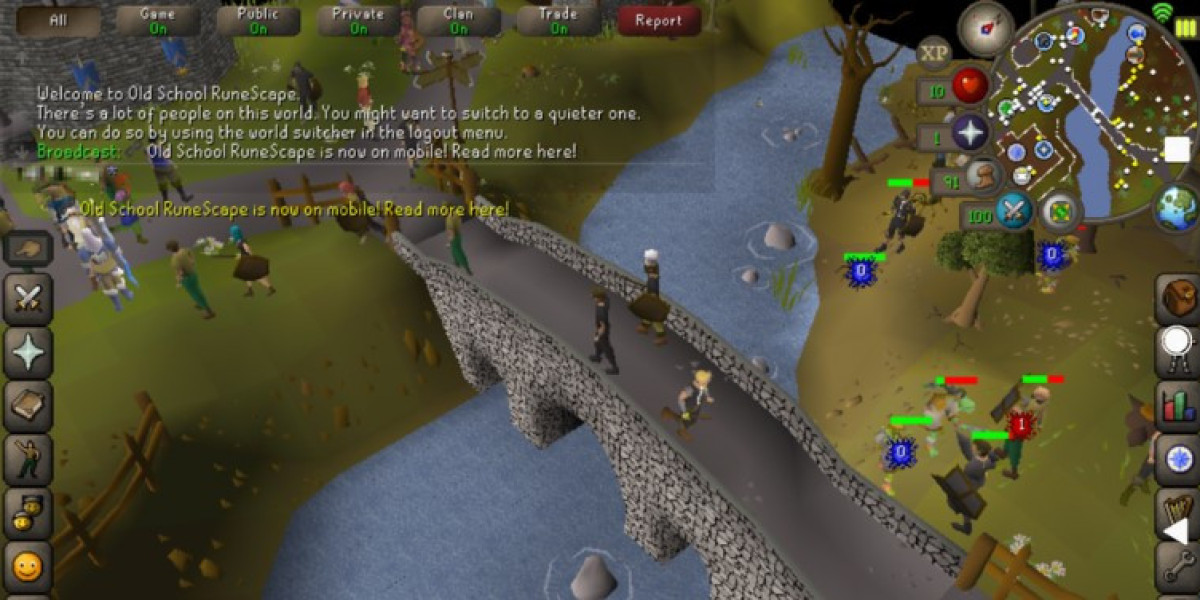Toggle the Public chat filter

click(258, 20)
